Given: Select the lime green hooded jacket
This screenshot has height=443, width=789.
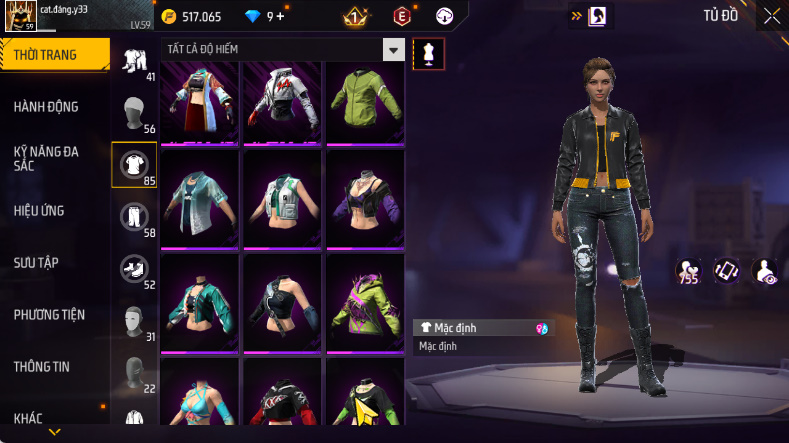Looking at the screenshot, I should [364, 102].
